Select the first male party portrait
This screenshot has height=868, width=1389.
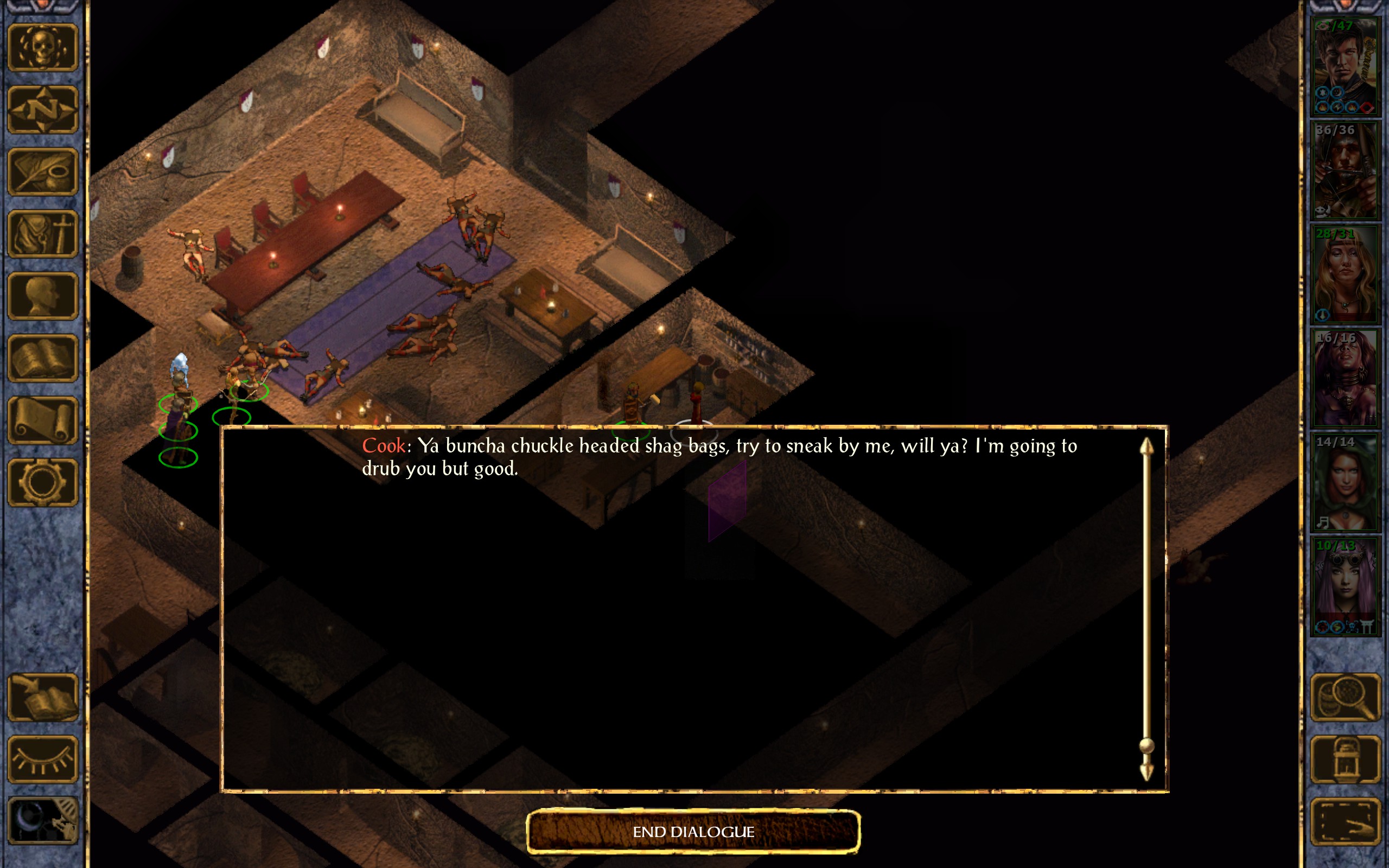[1345, 67]
